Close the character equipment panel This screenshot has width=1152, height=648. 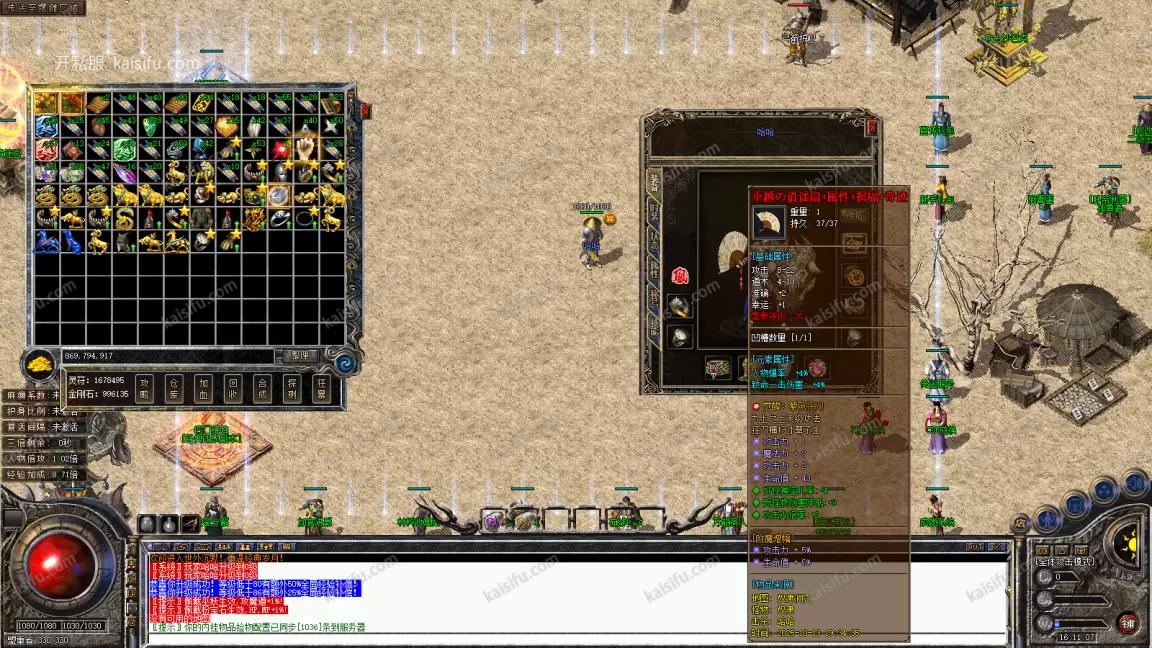tap(872, 127)
